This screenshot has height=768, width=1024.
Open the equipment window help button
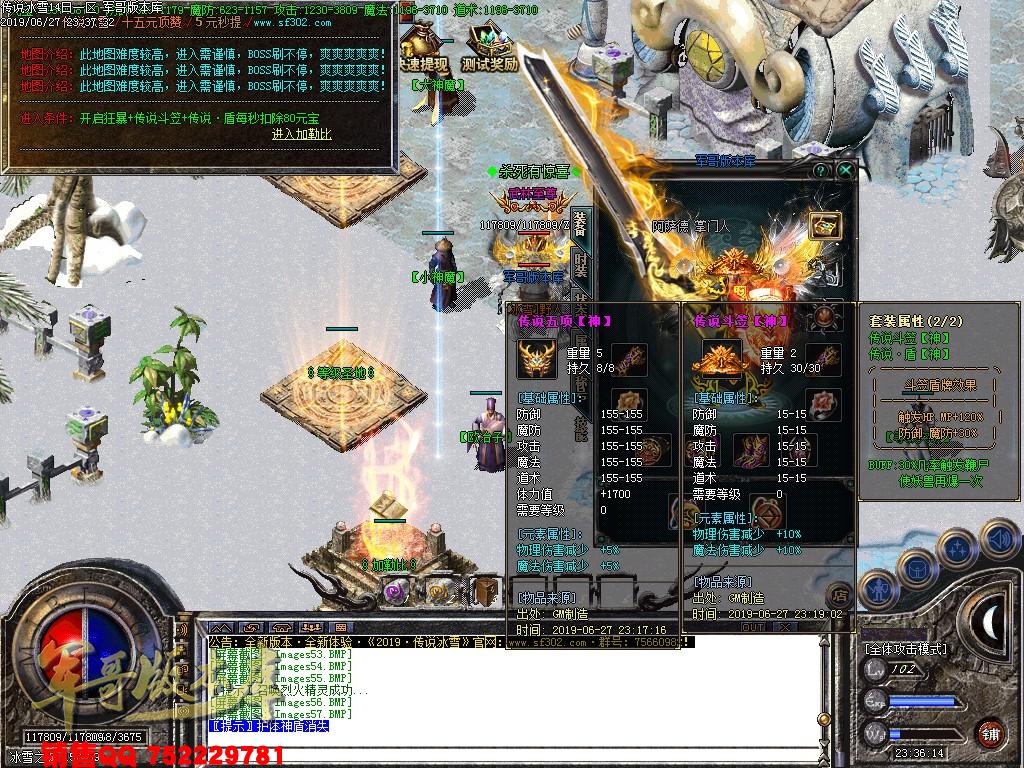pos(821,171)
